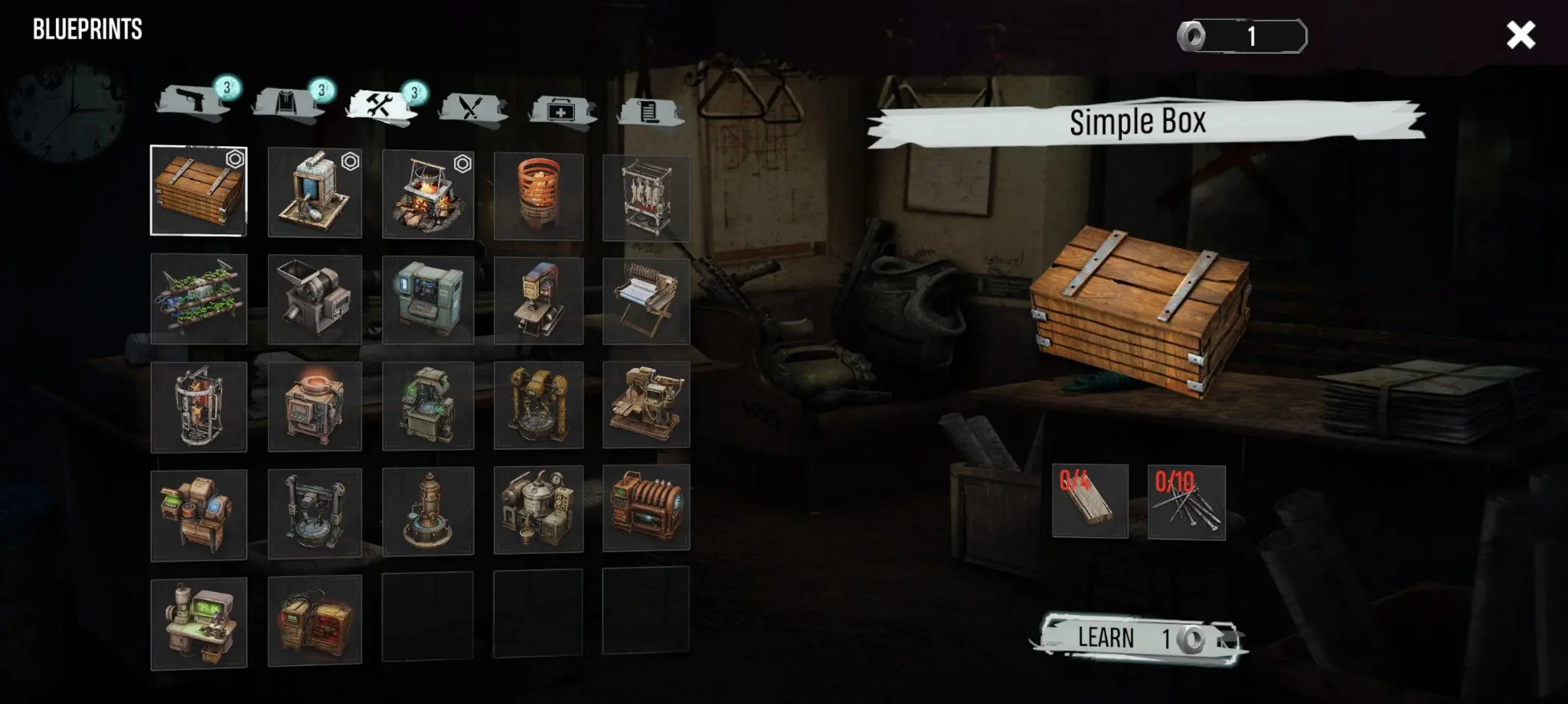Open the medical kit tab

tap(561, 110)
